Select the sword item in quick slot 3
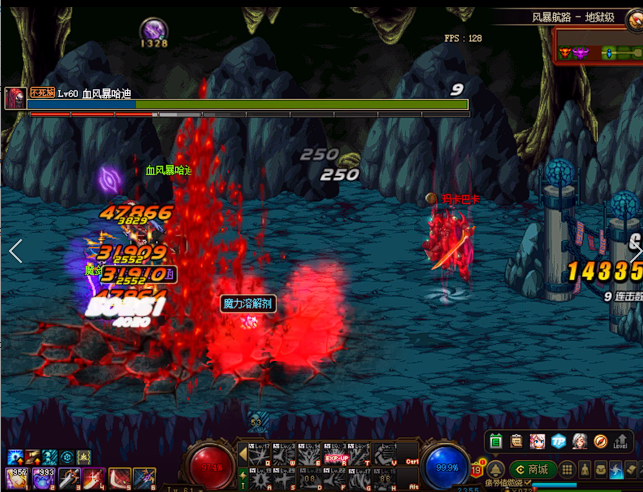Image resolution: width=643 pixels, height=492 pixels. tap(69, 479)
